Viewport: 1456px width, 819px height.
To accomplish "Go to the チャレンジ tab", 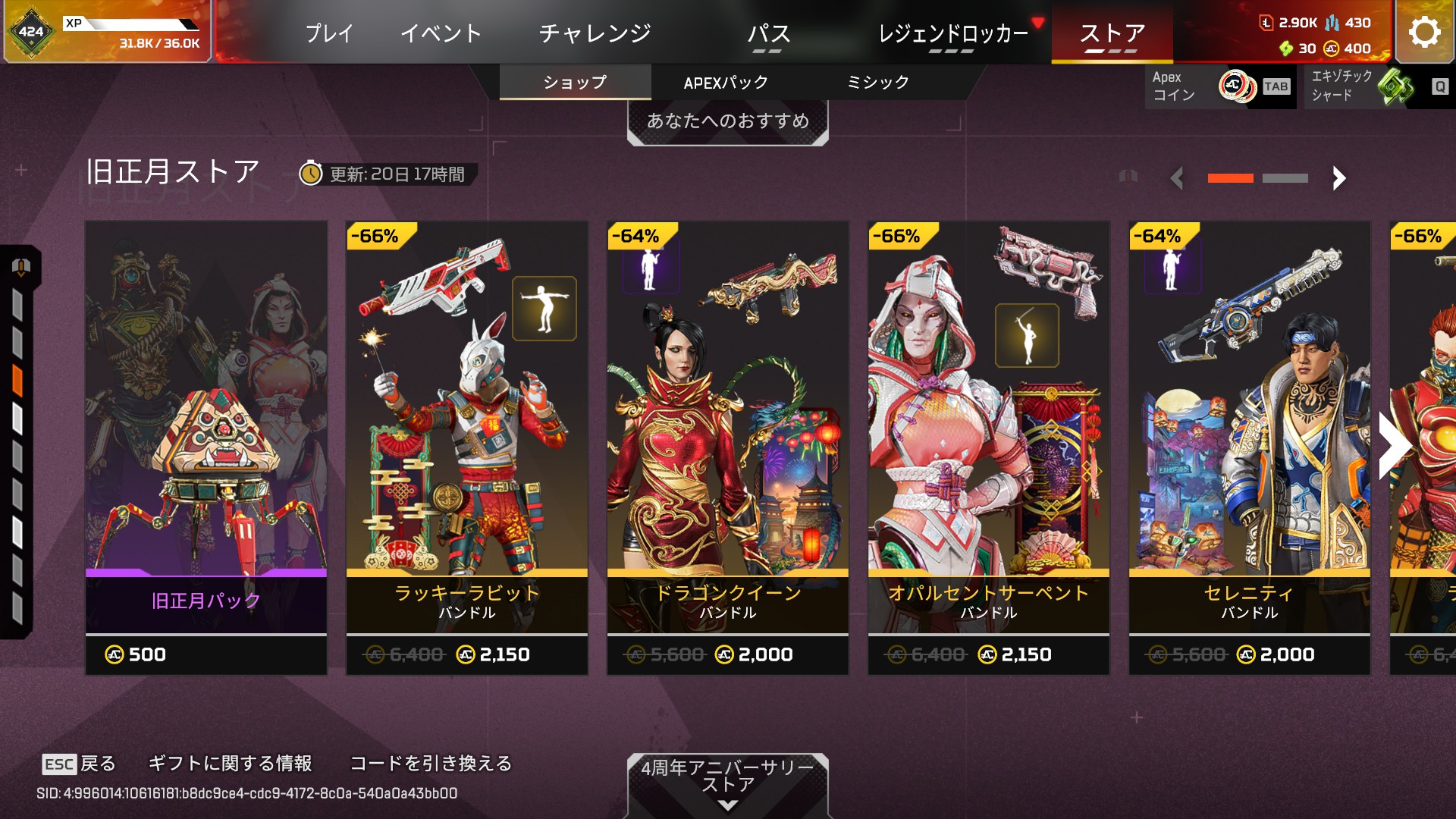I will coord(595,33).
